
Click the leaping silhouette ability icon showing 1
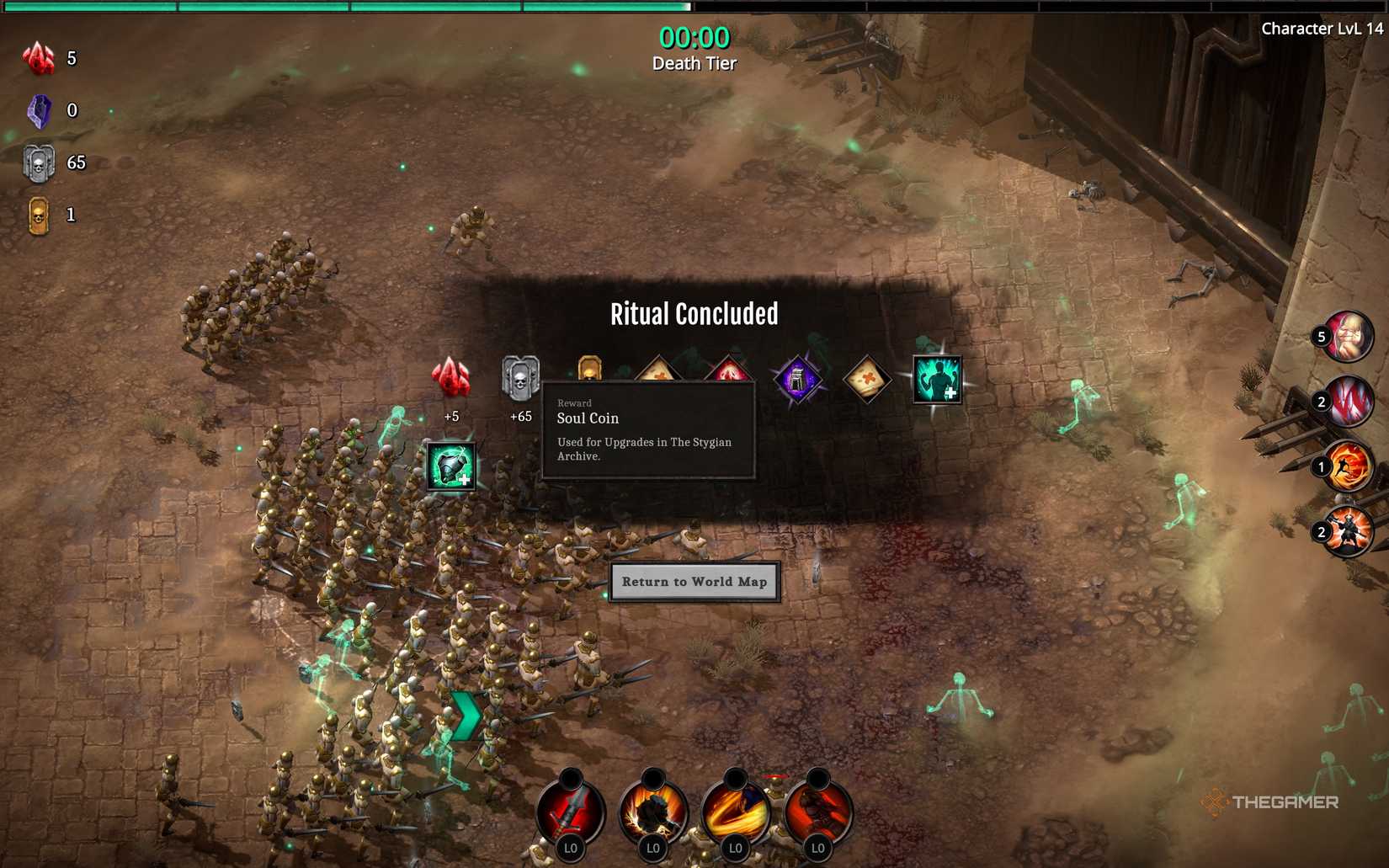1348,464
